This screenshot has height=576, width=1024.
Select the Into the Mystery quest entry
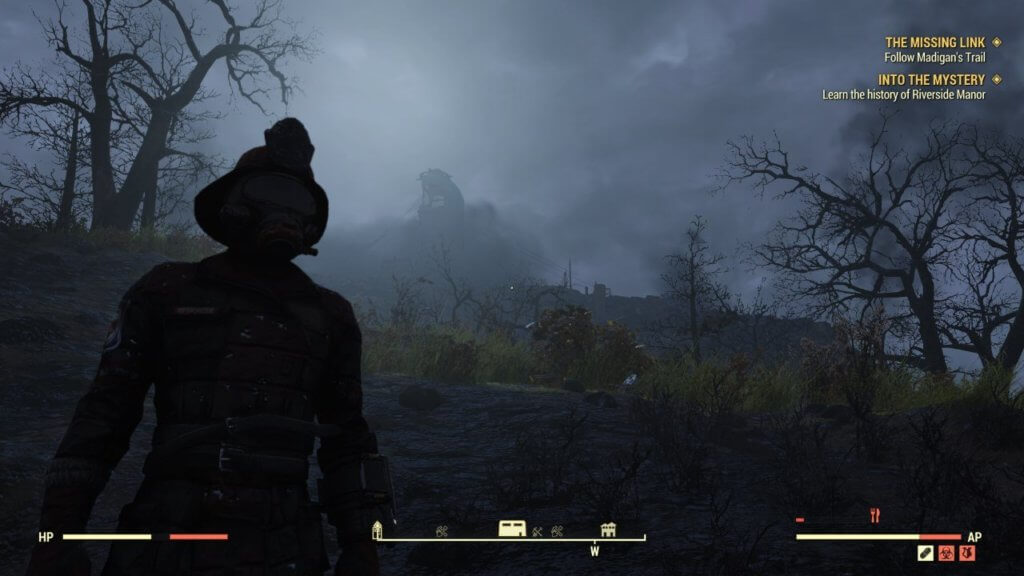tap(932, 79)
